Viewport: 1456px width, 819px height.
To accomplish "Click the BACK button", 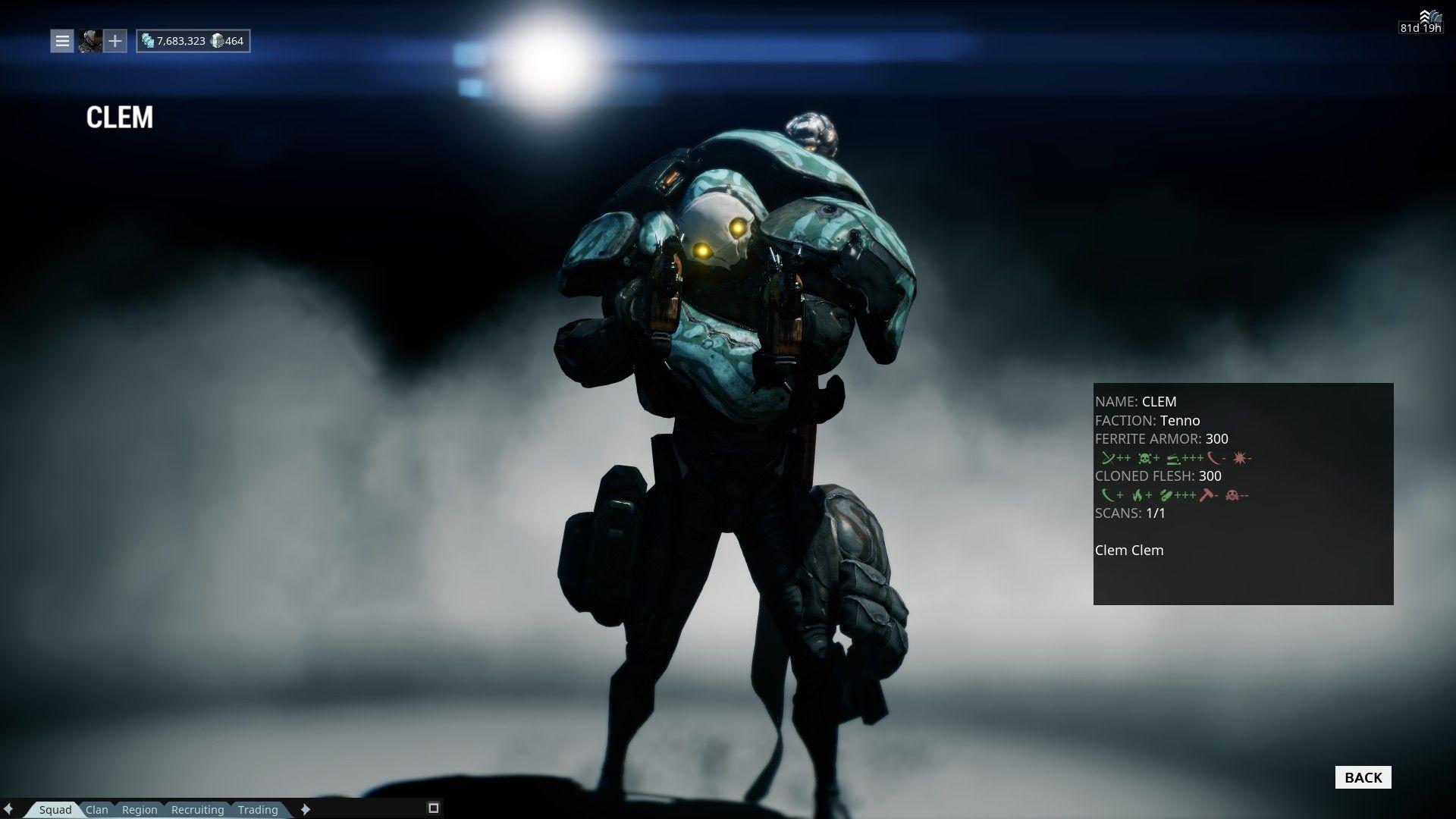I will 1363,777.
